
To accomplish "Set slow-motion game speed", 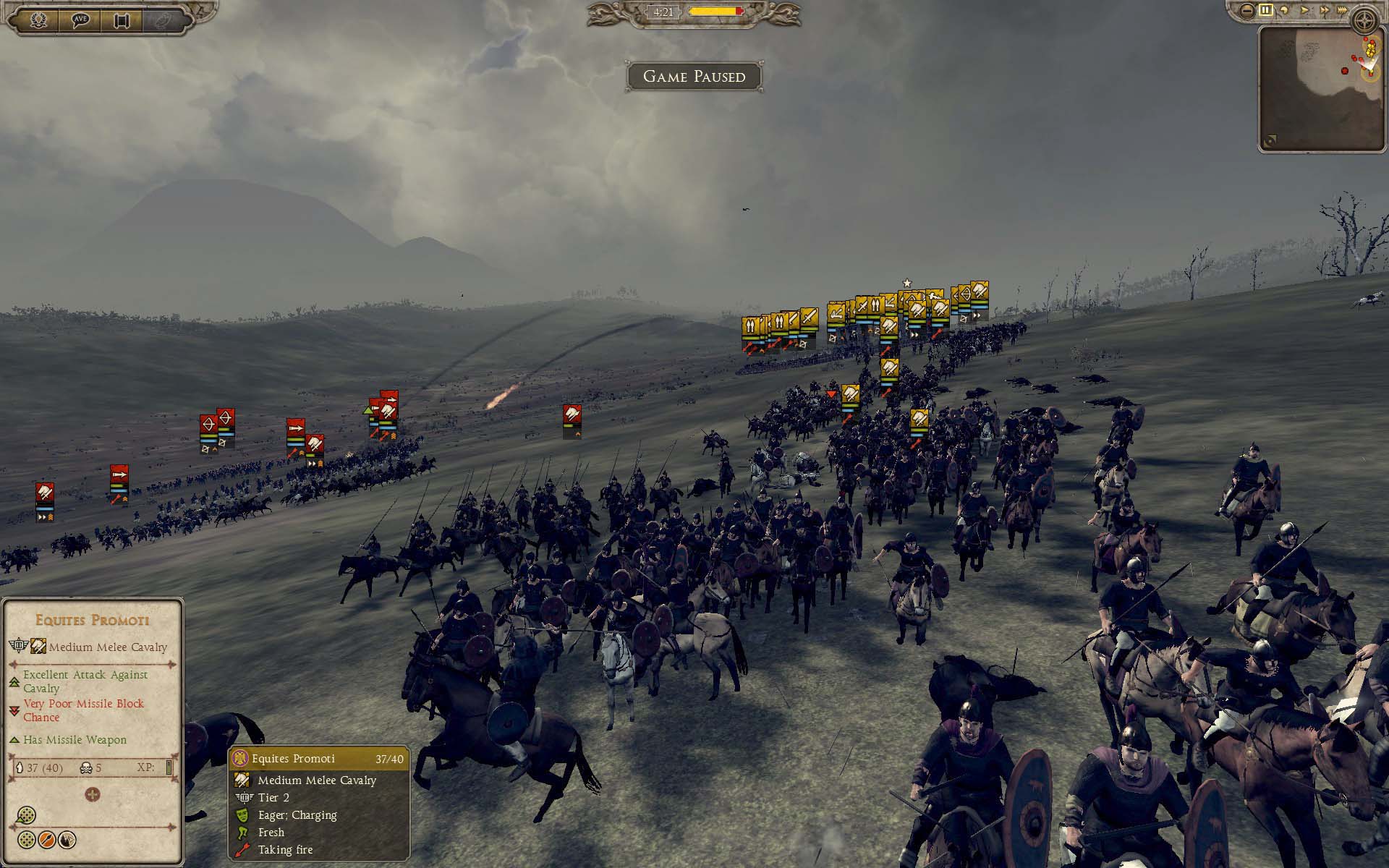I will pyautogui.click(x=1286, y=10).
